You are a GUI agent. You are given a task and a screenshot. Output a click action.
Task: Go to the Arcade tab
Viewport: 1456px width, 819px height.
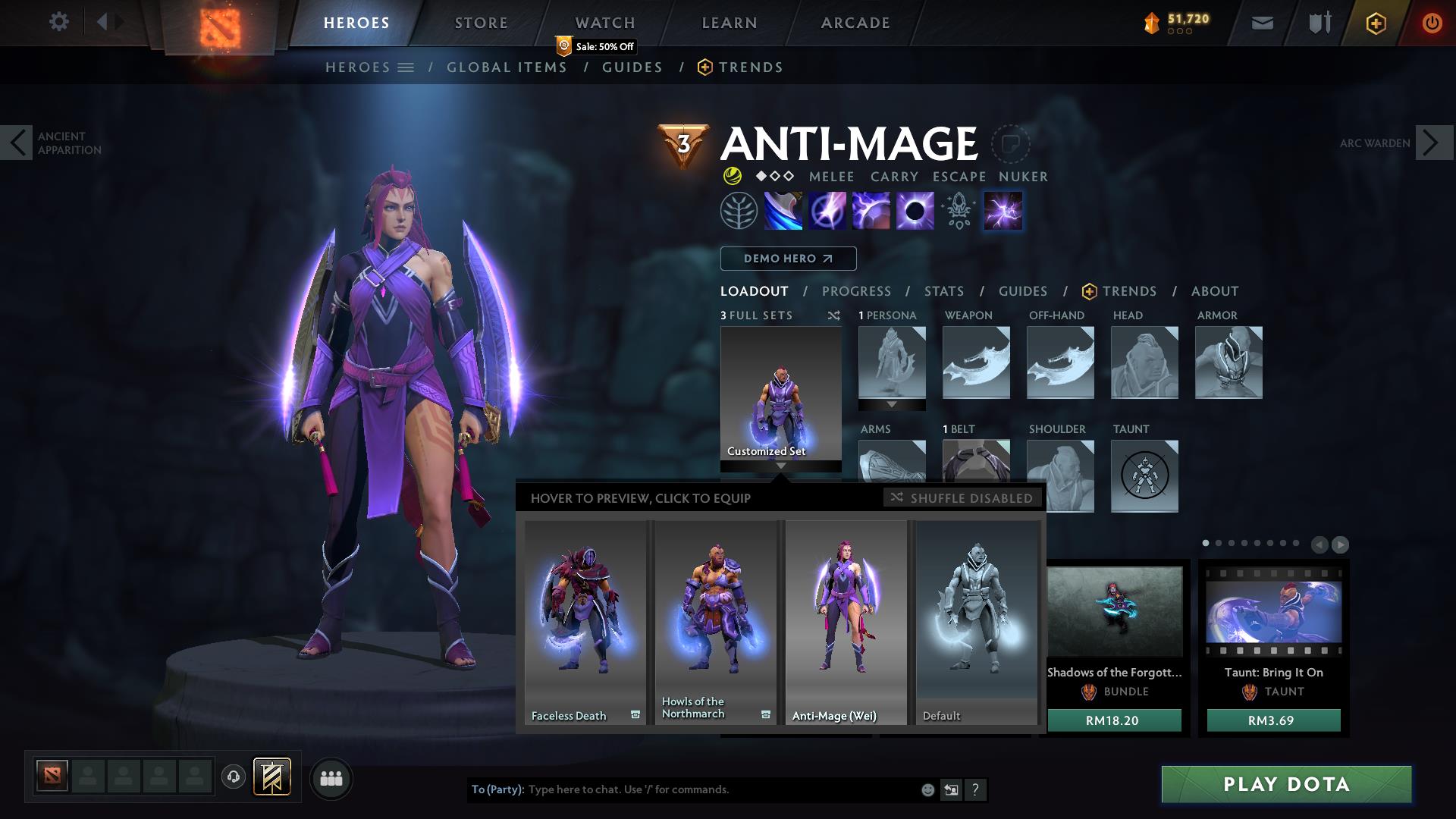[x=855, y=23]
